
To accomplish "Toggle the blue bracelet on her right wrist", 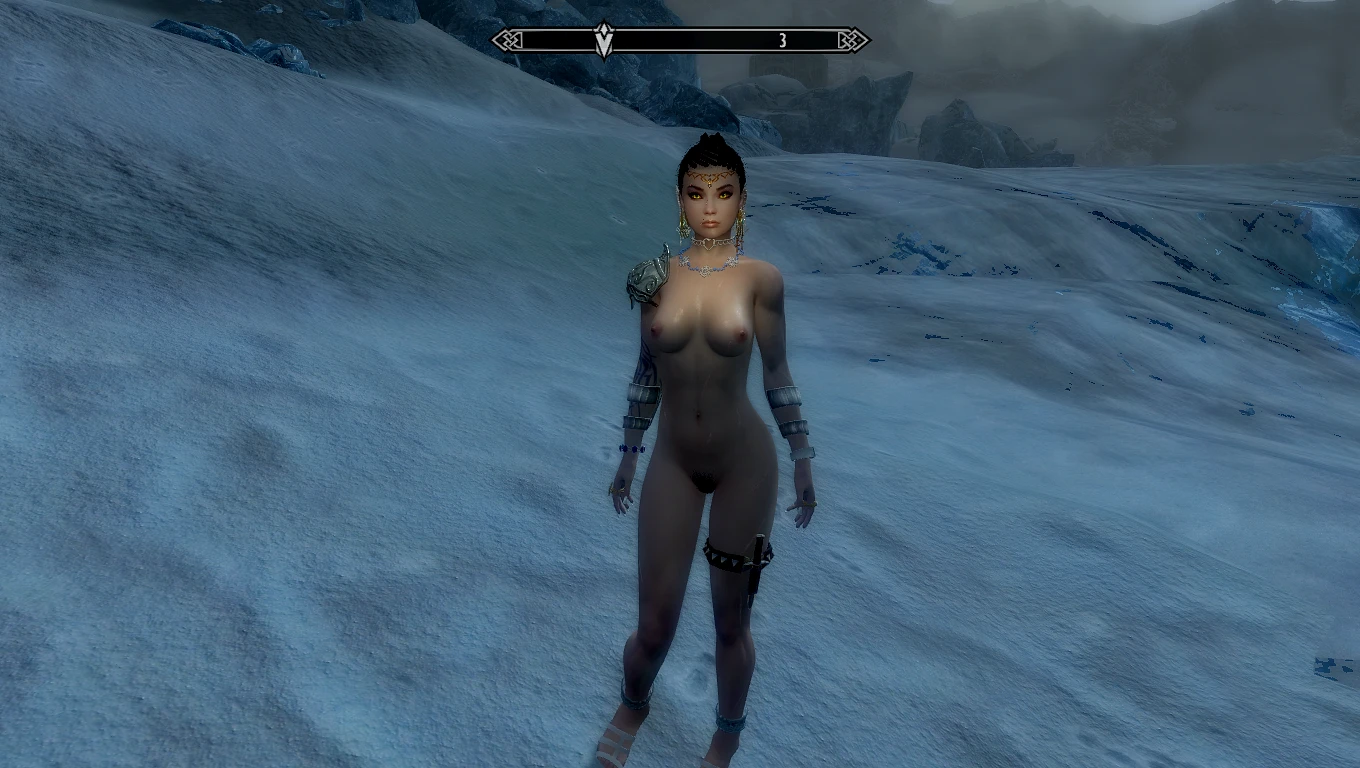I will pos(631,449).
